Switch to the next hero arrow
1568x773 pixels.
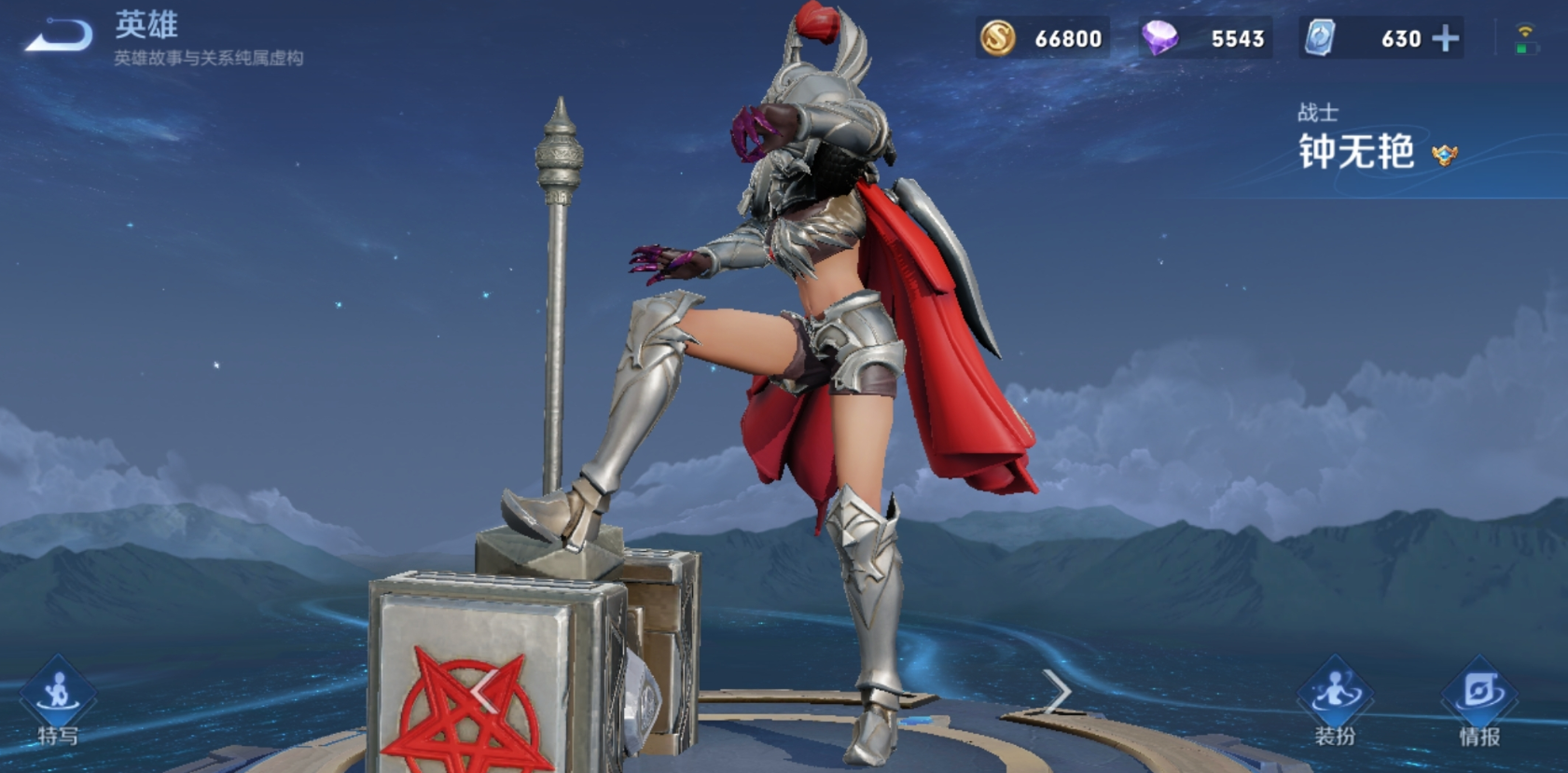coord(1058,692)
